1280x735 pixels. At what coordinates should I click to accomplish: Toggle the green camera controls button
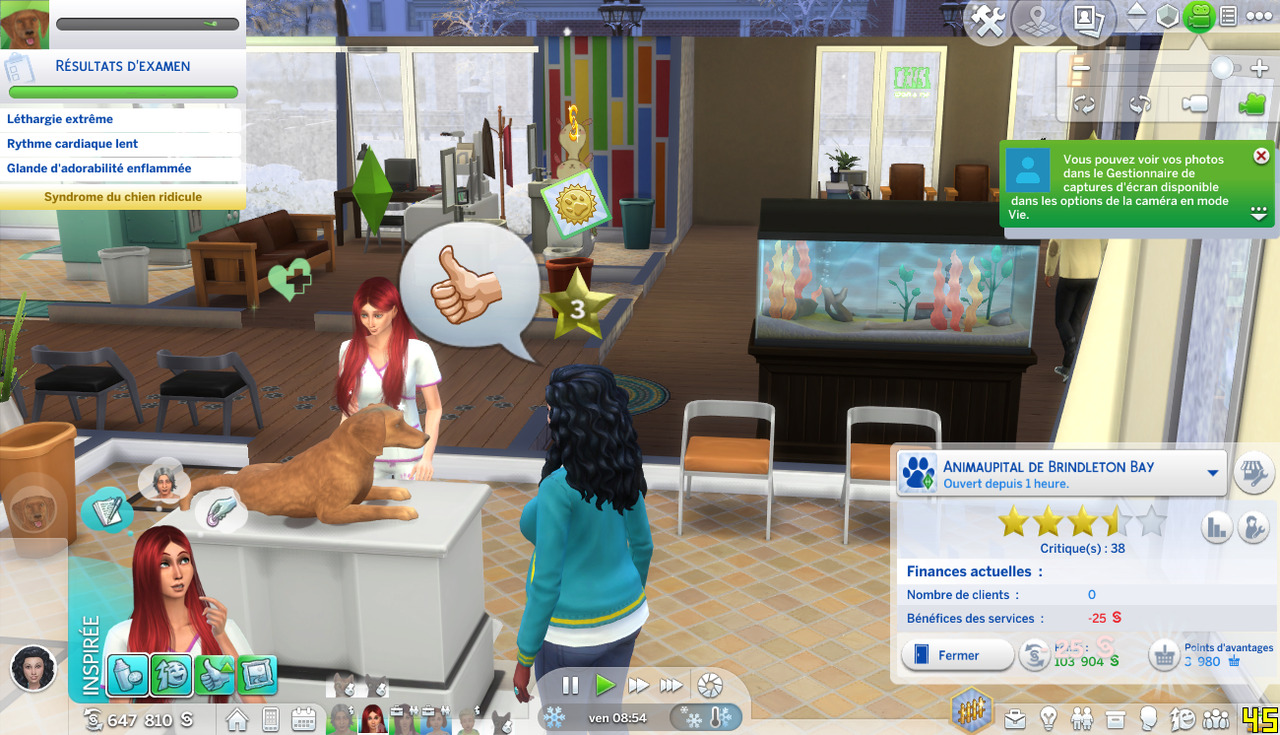click(1198, 17)
